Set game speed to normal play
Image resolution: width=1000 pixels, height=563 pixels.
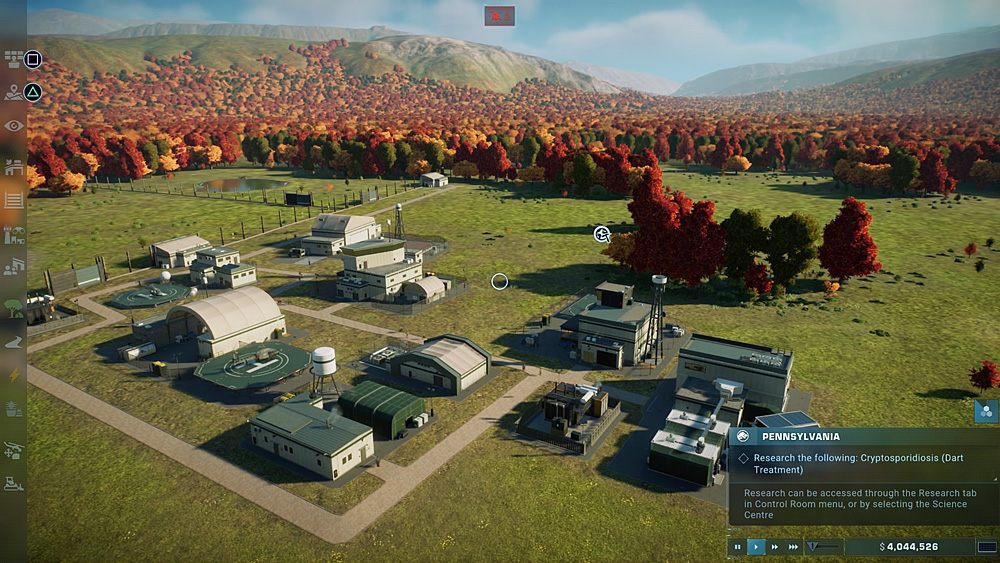click(x=756, y=547)
